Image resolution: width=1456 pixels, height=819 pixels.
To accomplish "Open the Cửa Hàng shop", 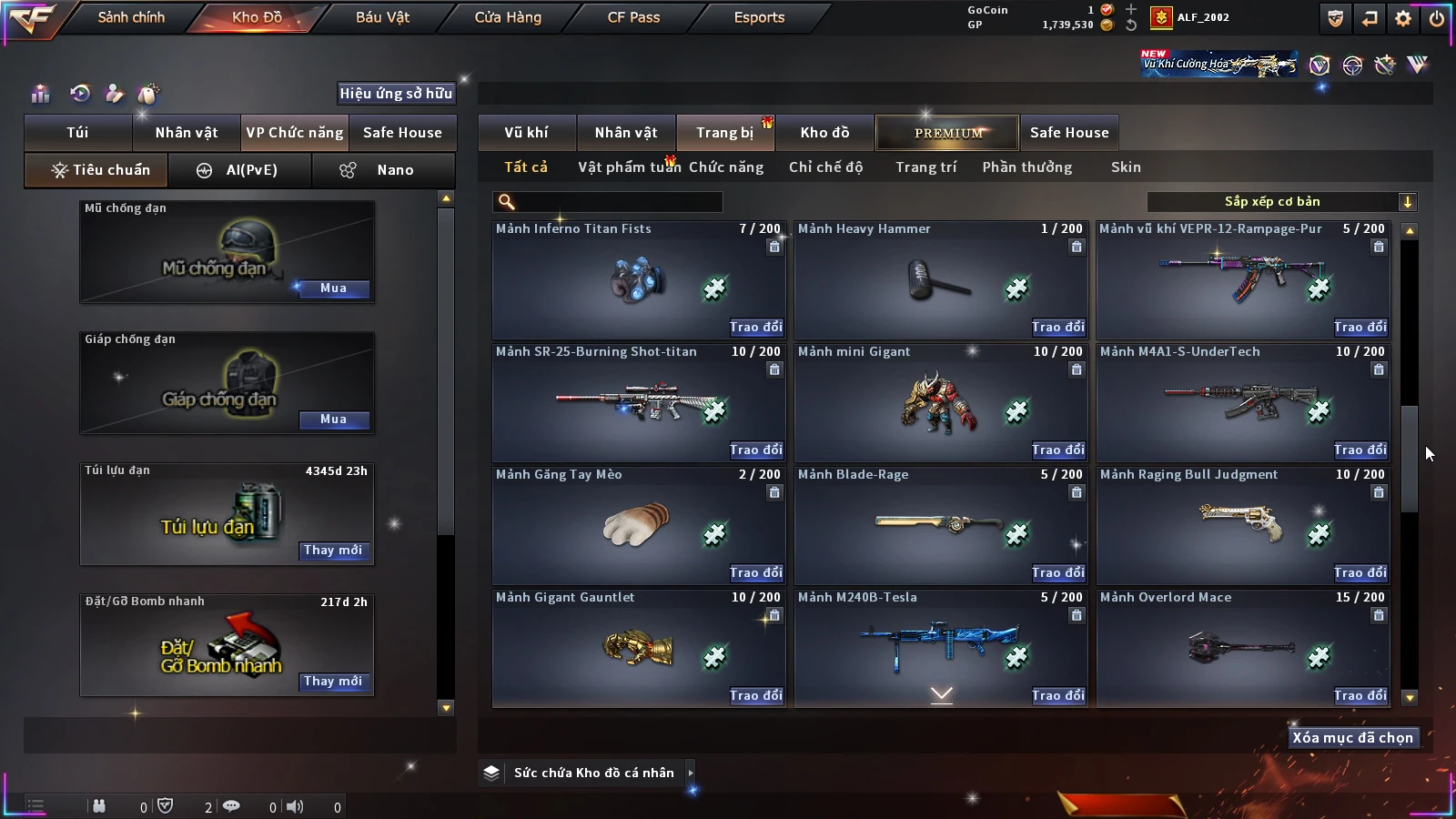I will tap(508, 17).
